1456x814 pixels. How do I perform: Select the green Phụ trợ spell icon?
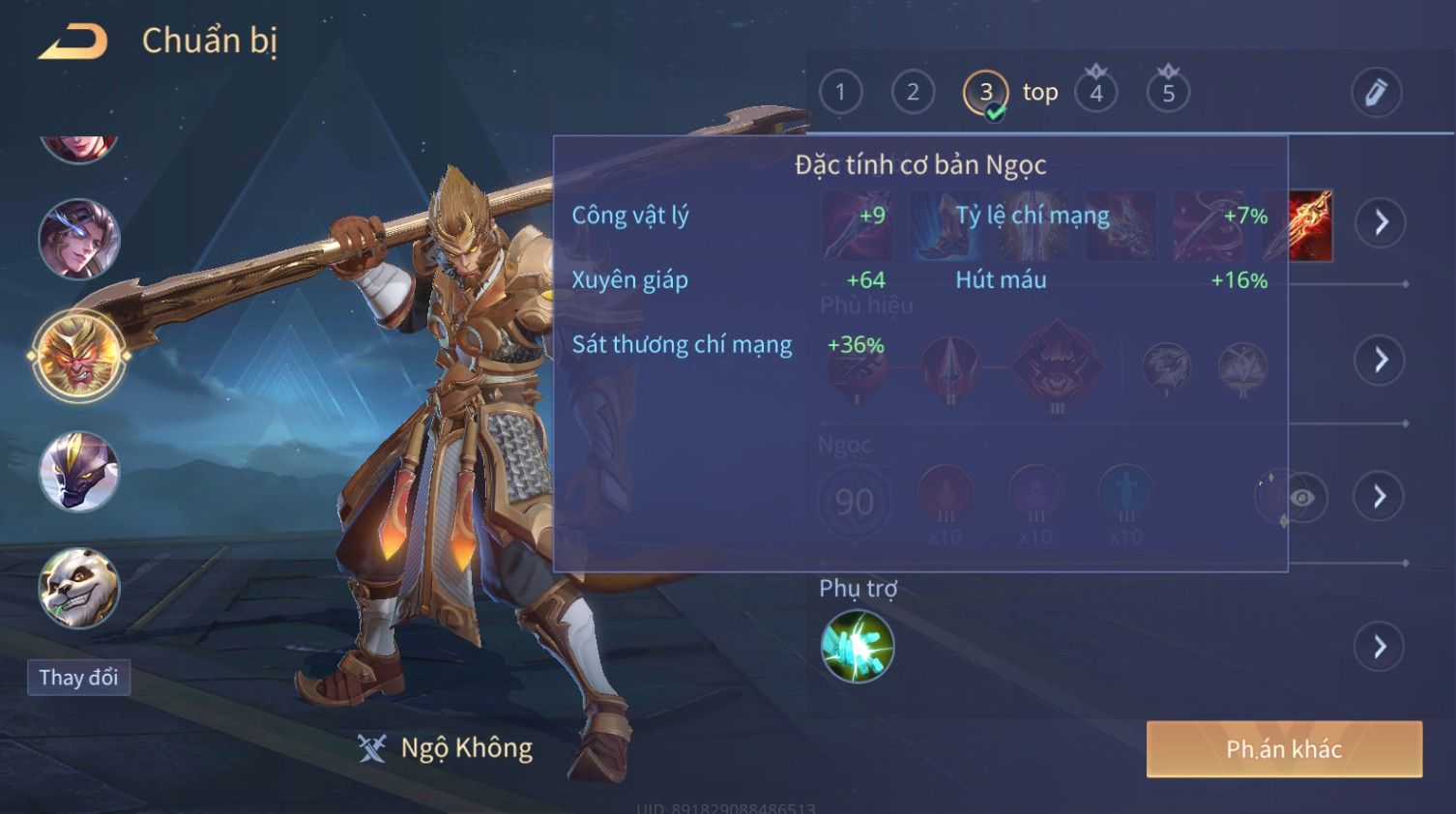pyautogui.click(x=857, y=647)
